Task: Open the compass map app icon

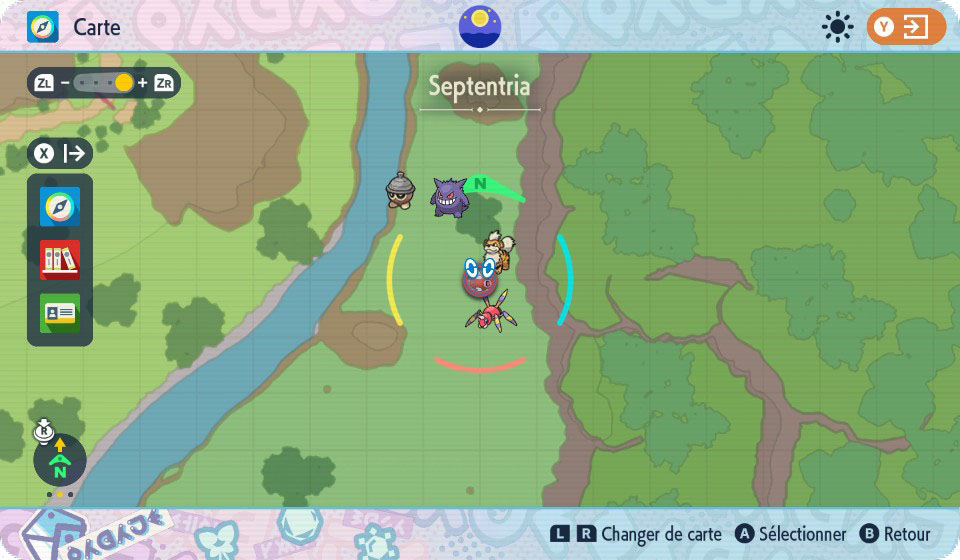Action: tap(60, 207)
